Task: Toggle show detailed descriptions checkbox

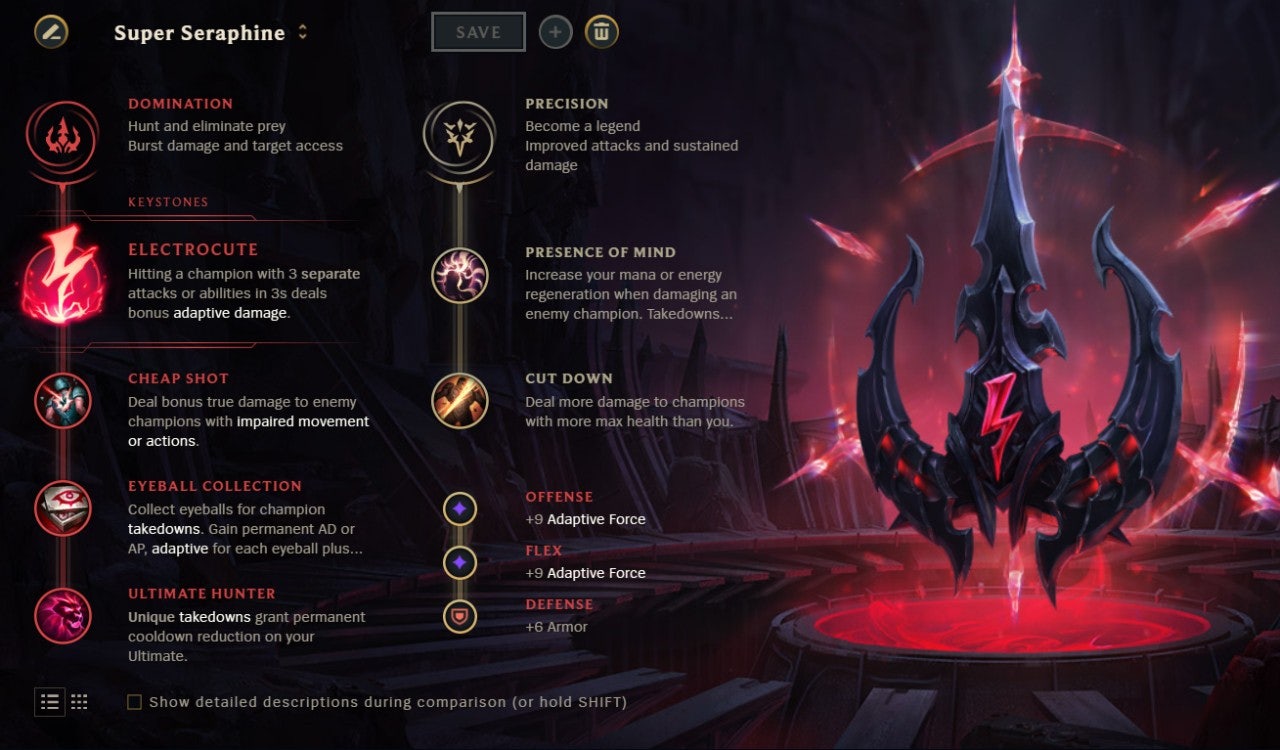Action: pos(134,703)
